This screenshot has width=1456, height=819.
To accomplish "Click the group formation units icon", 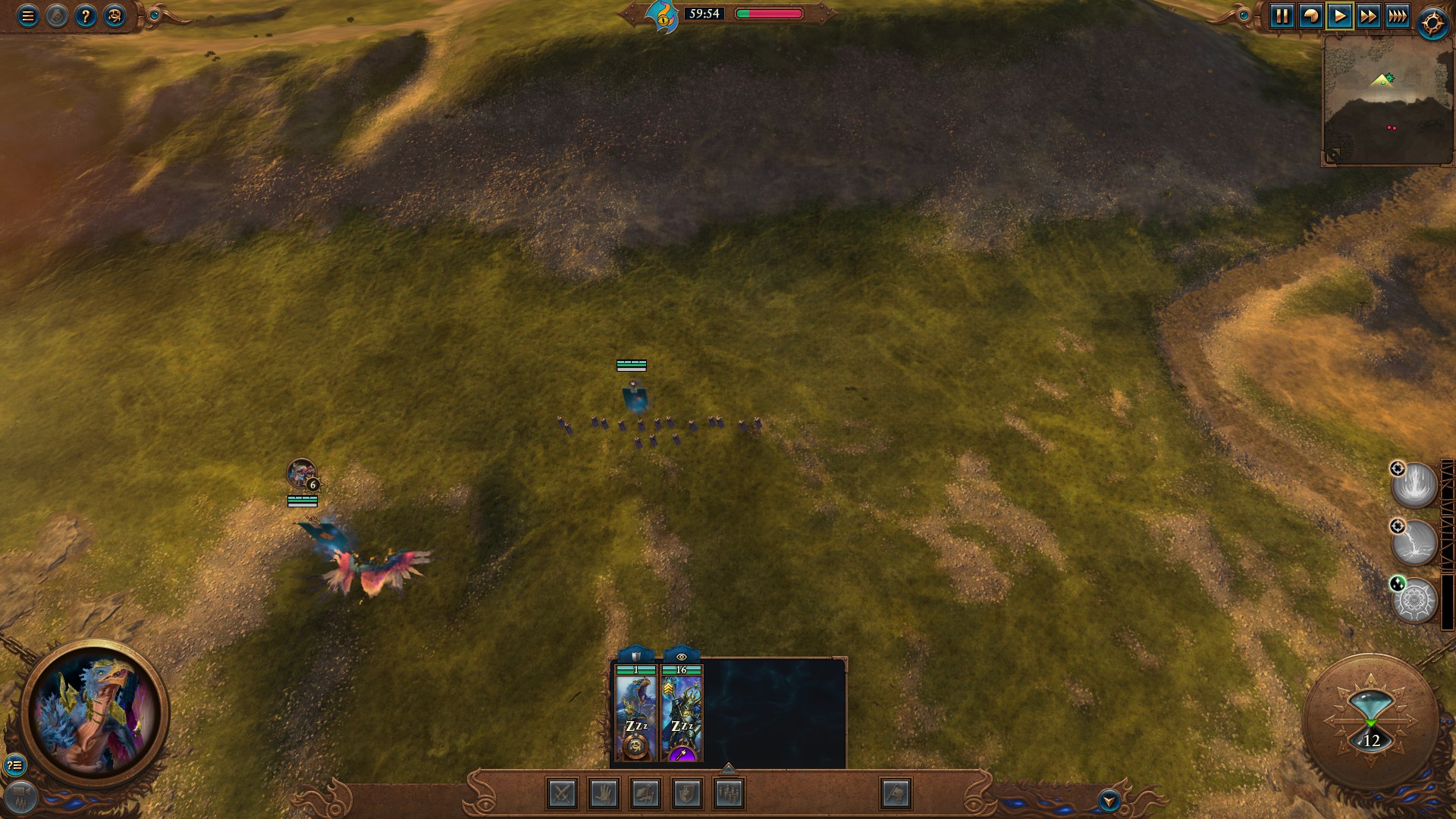I will click(x=728, y=795).
